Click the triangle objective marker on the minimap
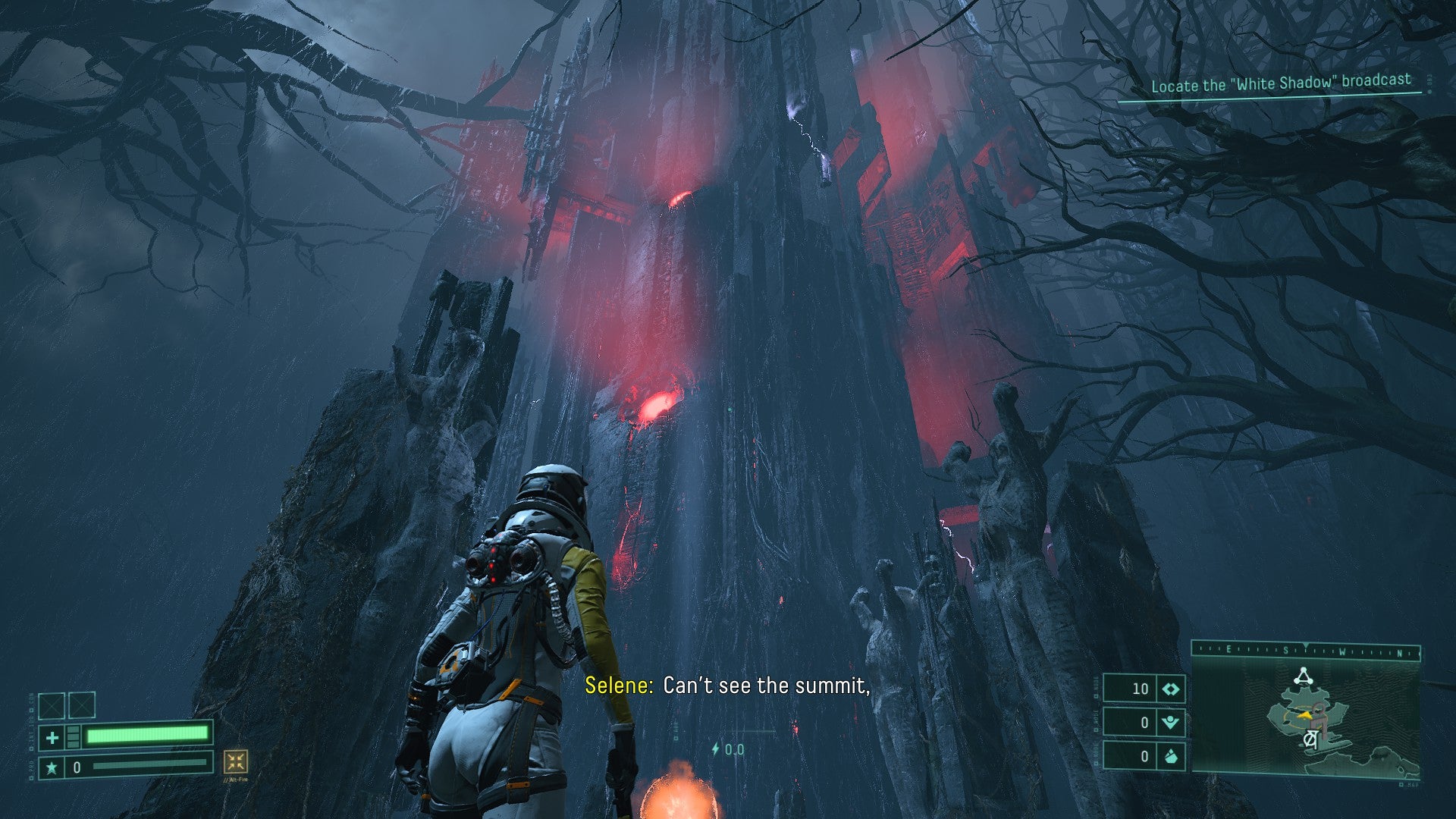1456x819 pixels. point(1303,676)
